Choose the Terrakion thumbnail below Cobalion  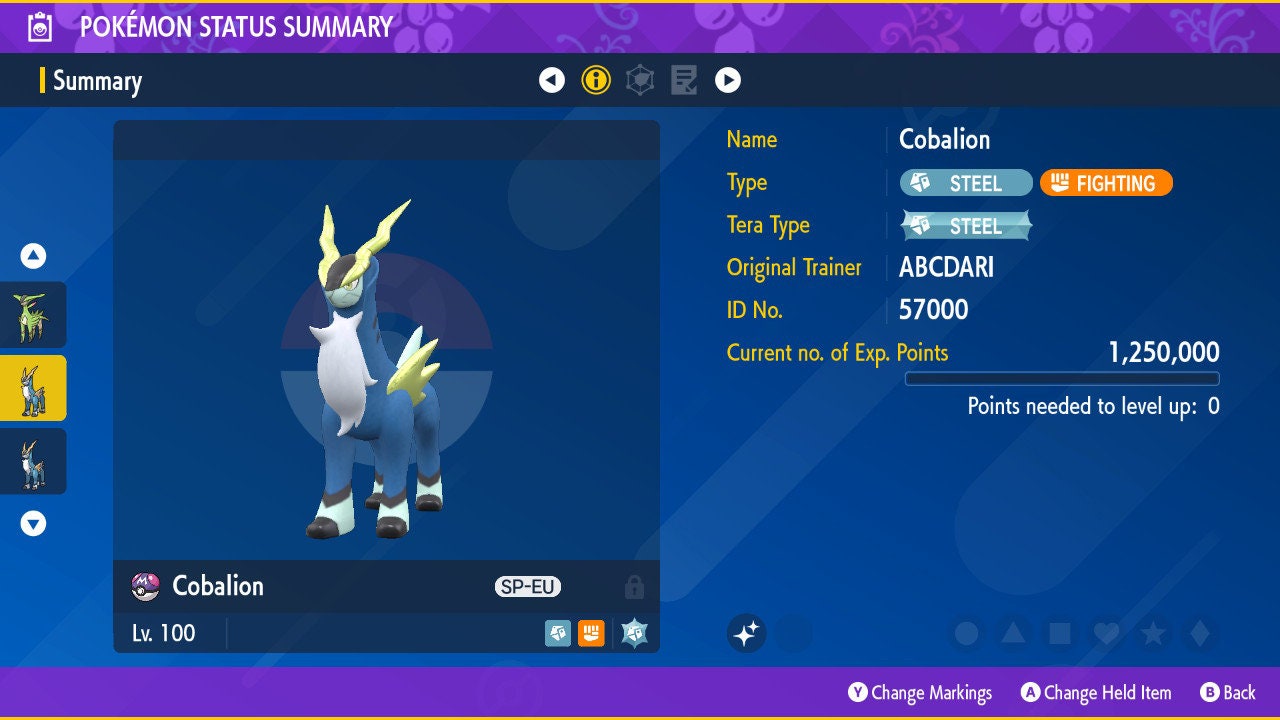(33, 461)
